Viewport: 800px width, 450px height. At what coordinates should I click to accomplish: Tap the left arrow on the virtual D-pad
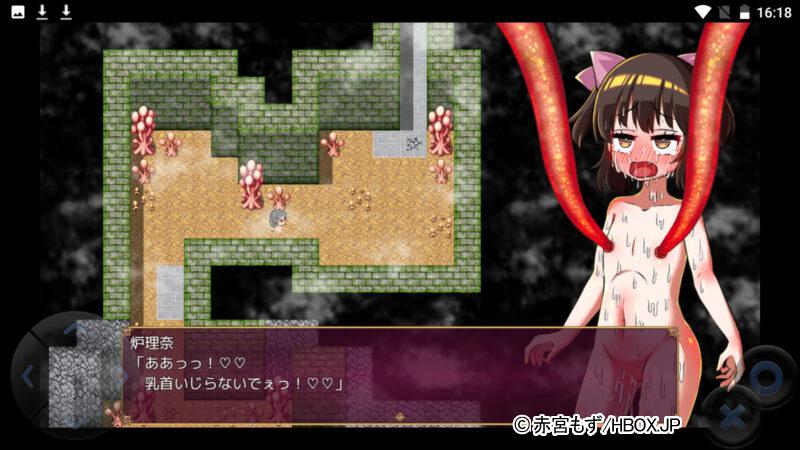(27, 377)
